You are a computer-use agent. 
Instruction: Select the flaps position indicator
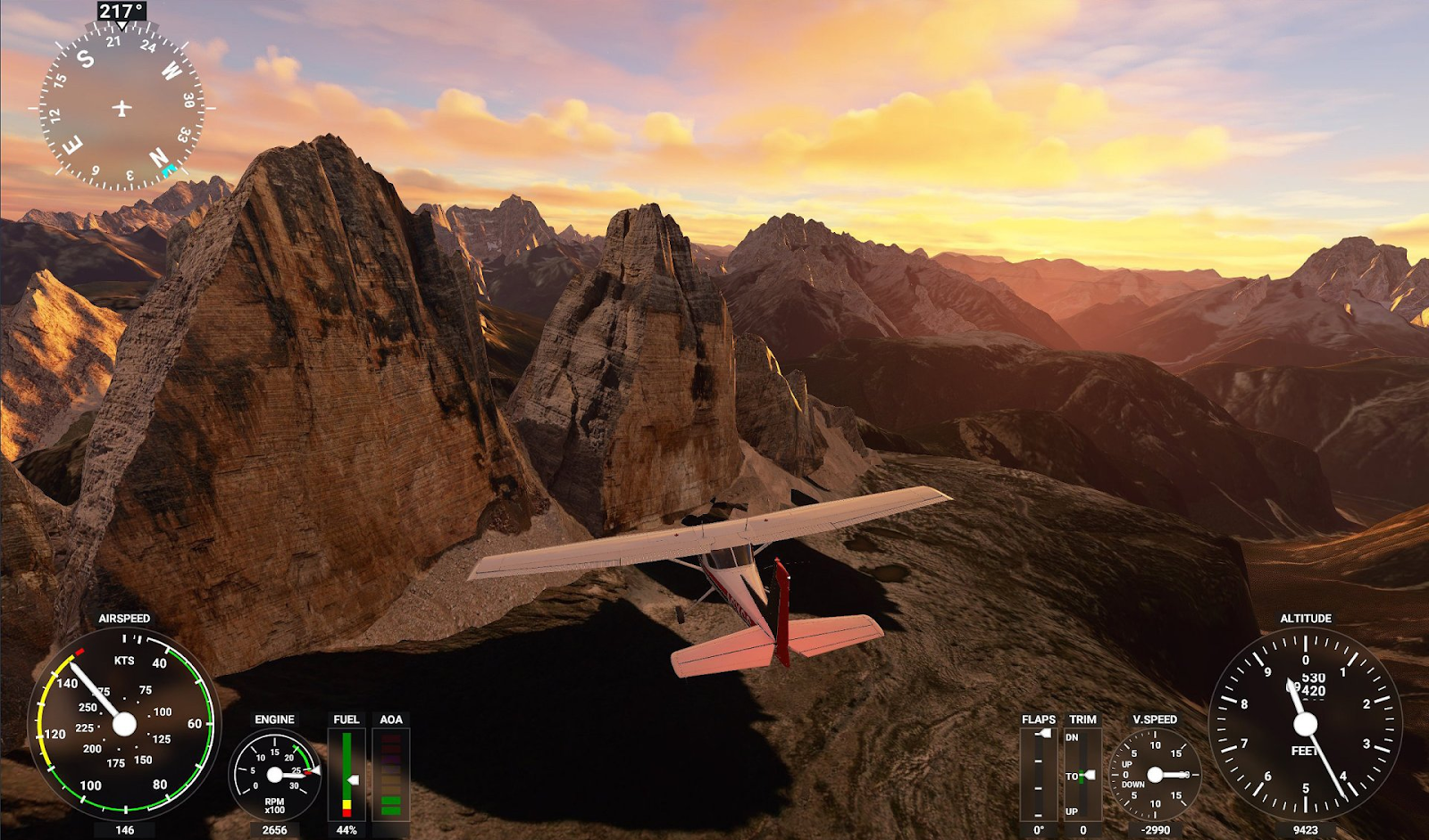[1038, 773]
